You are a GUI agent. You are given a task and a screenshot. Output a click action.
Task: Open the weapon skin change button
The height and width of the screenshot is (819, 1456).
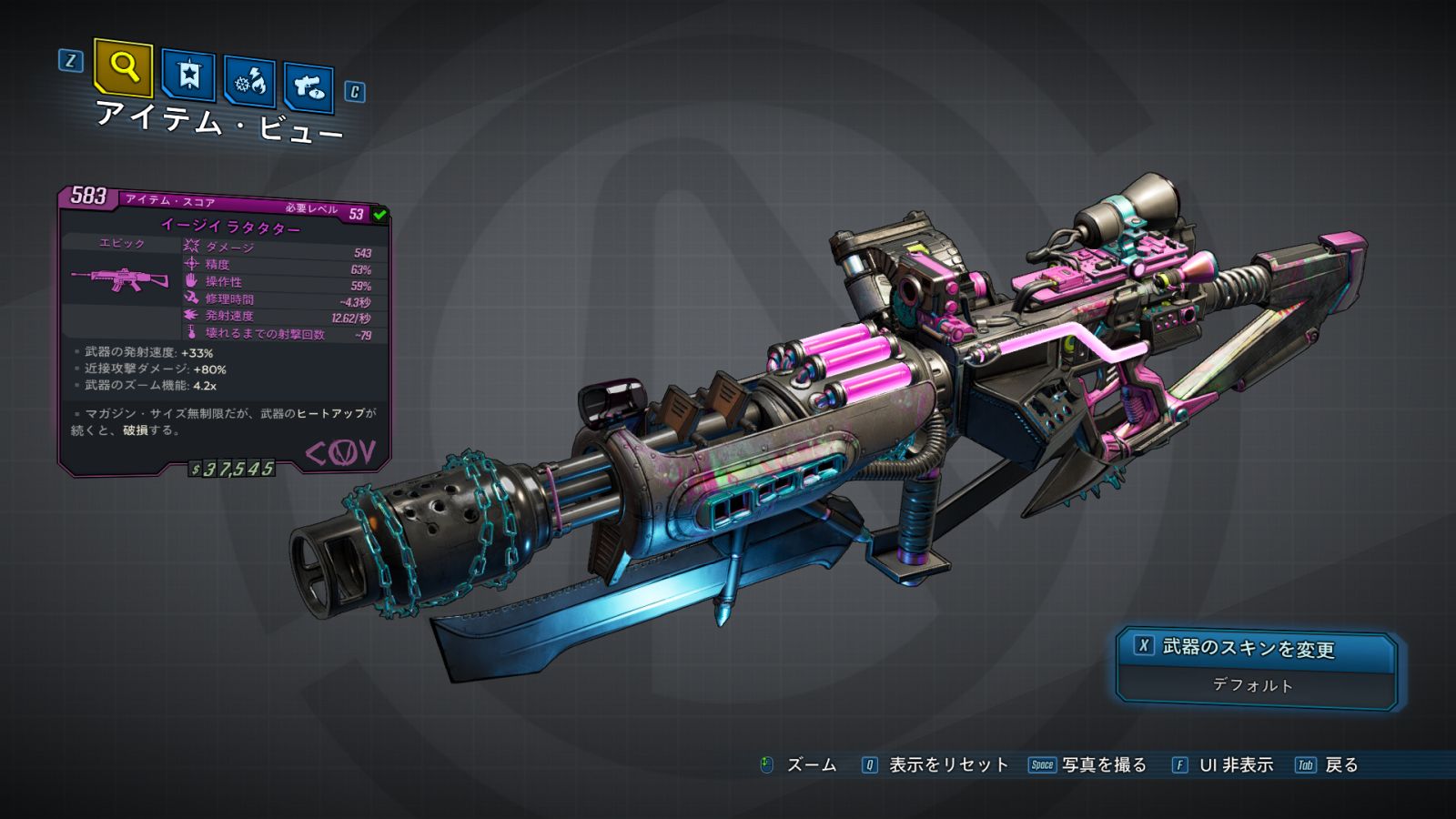click(x=1256, y=648)
